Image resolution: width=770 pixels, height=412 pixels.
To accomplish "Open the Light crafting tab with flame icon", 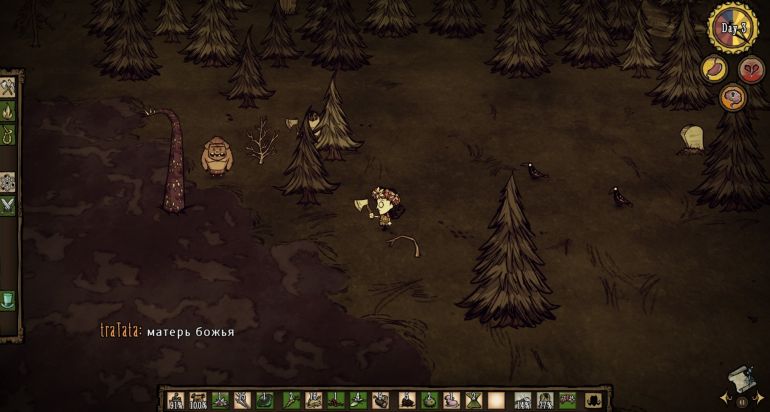I will [x=8, y=110].
